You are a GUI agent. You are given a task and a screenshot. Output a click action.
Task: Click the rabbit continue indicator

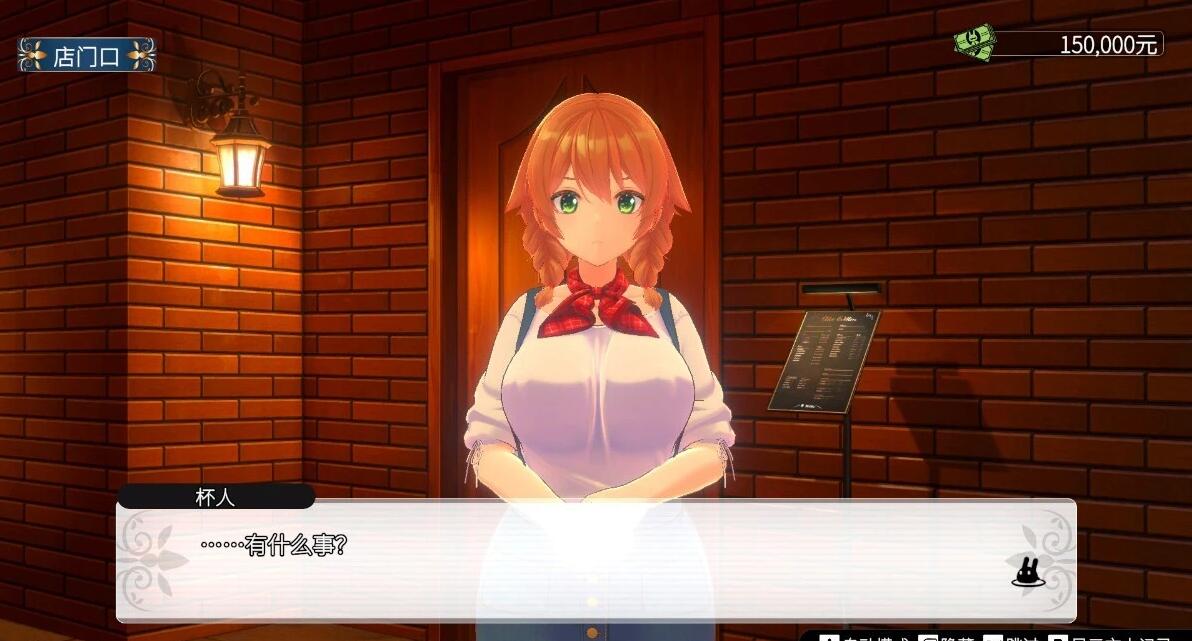tap(1027, 572)
